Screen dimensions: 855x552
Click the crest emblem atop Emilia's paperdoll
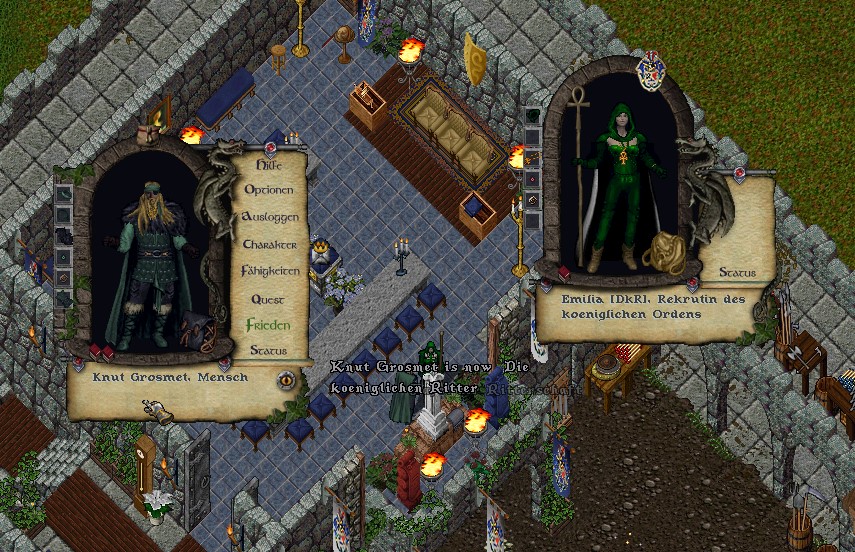pyautogui.click(x=650, y=70)
